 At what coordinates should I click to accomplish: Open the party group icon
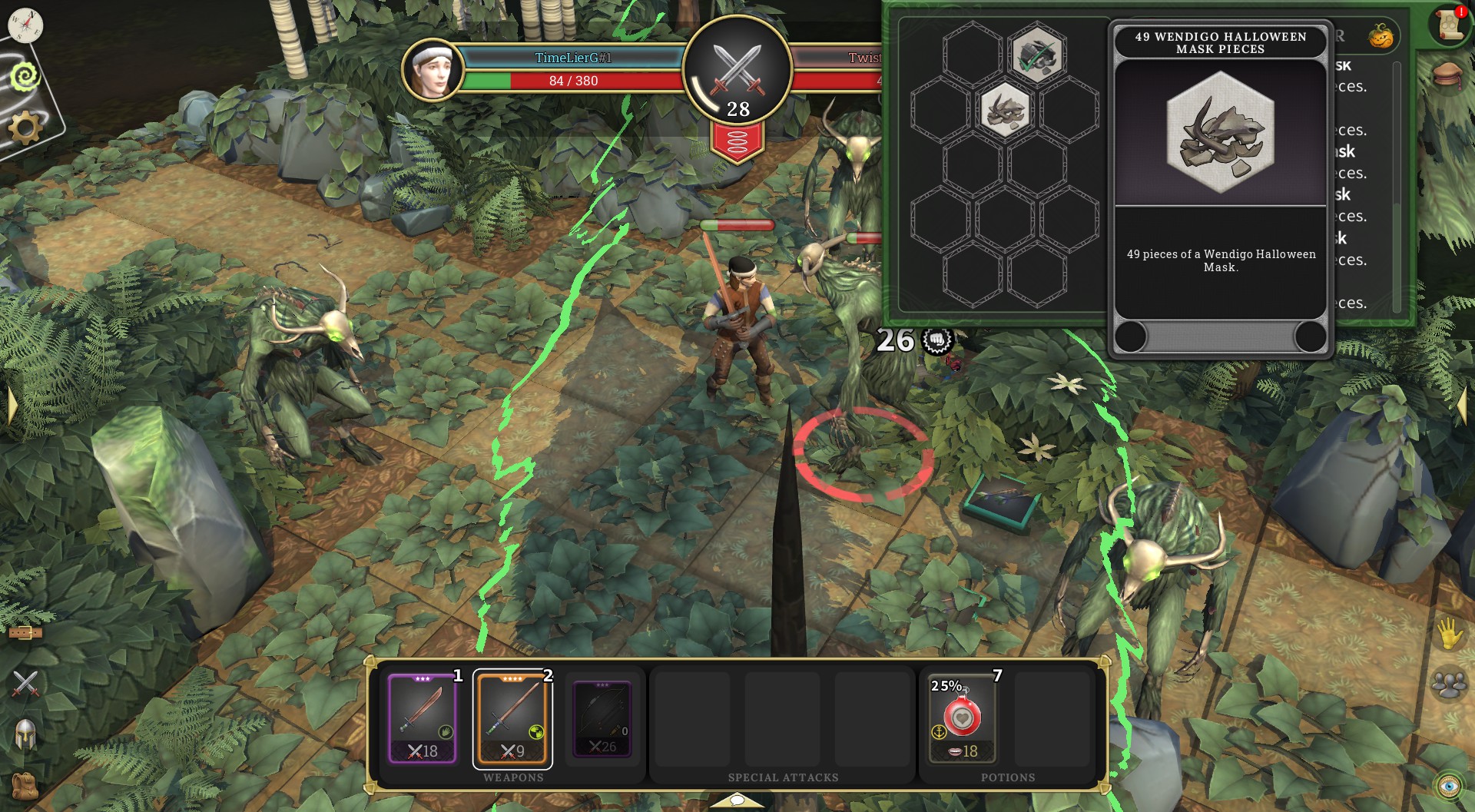1449,684
